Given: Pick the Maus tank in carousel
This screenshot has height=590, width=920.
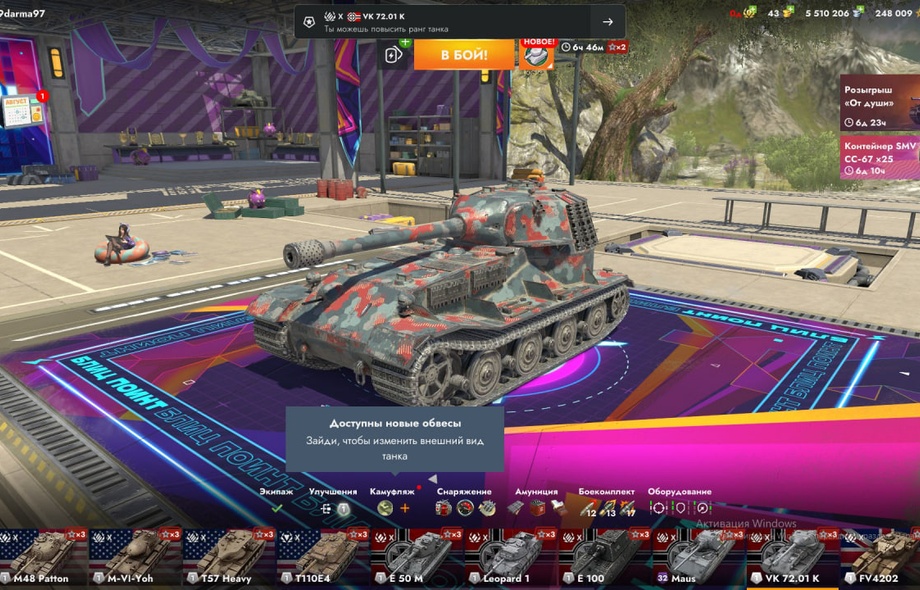Looking at the screenshot, I should click(x=697, y=558).
